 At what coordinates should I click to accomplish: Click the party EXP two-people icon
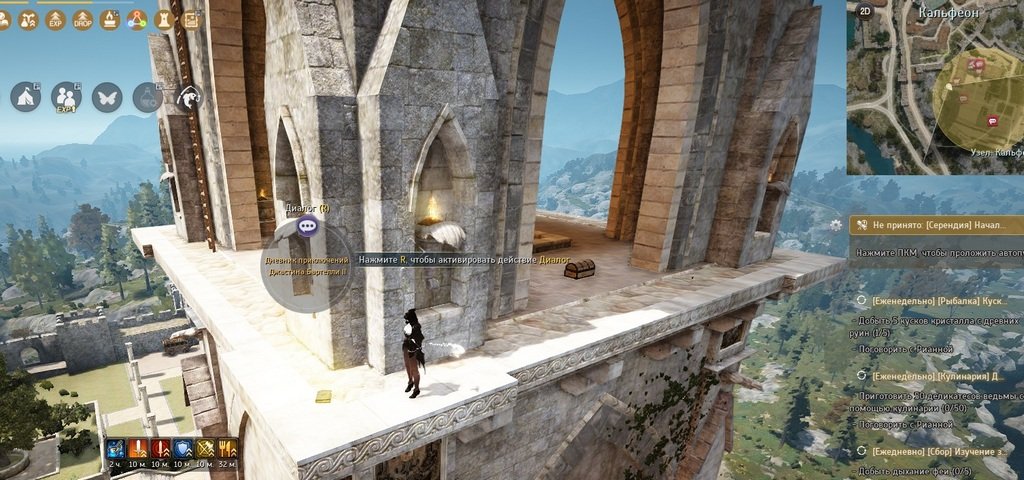66,96
